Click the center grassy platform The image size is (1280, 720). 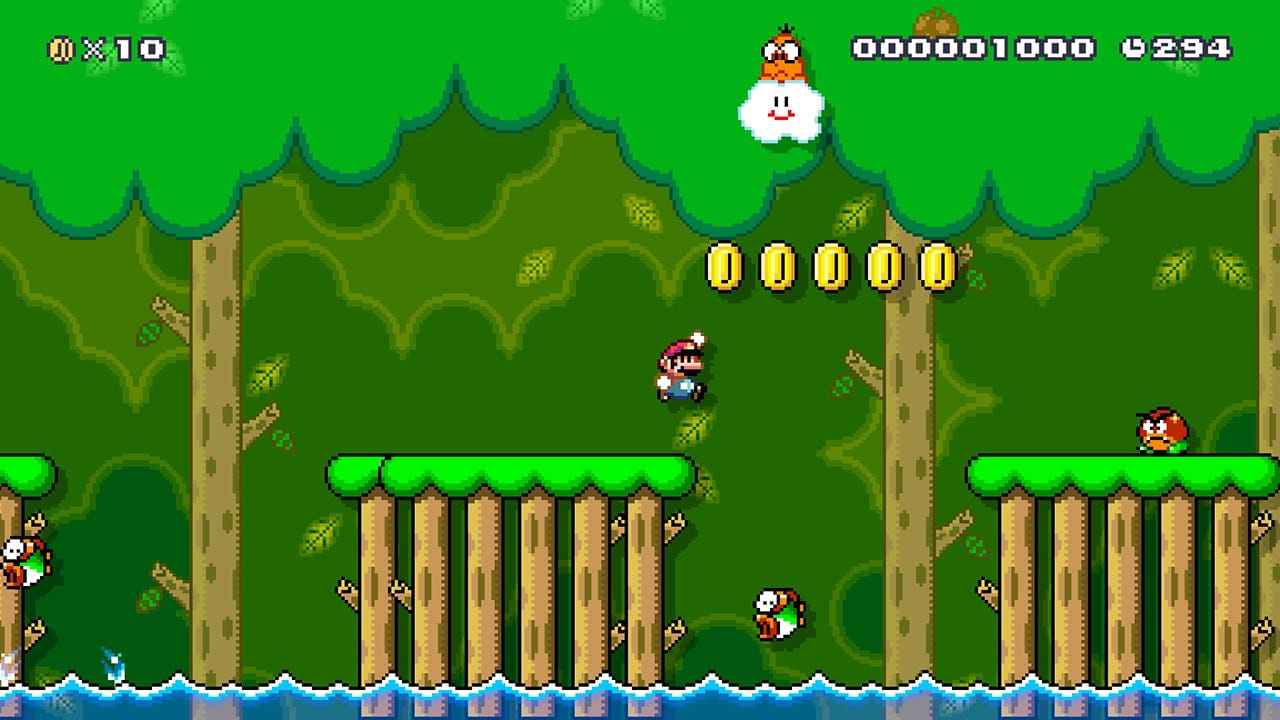[x=510, y=470]
